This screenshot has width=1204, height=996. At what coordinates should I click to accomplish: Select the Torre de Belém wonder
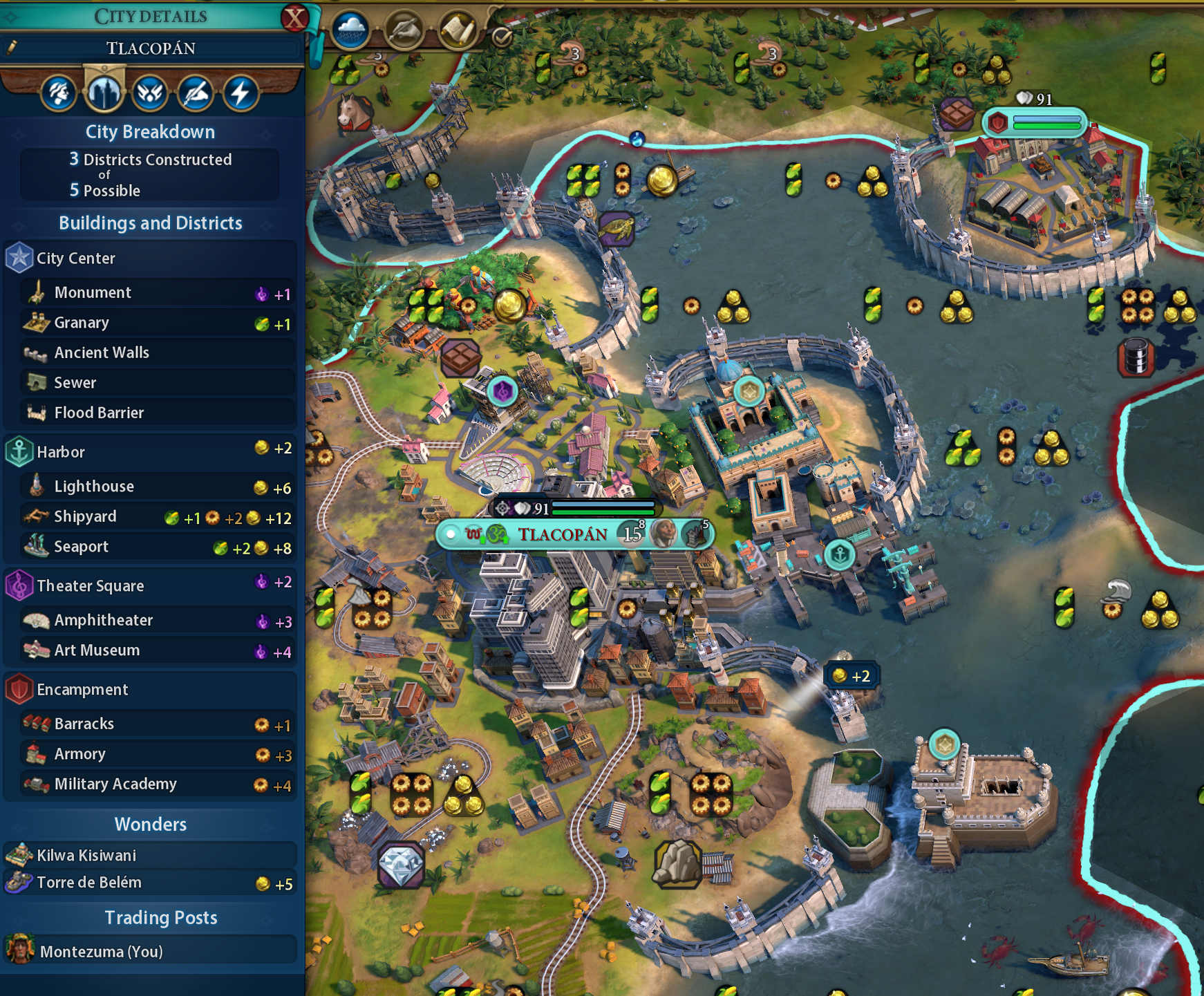coord(149,883)
